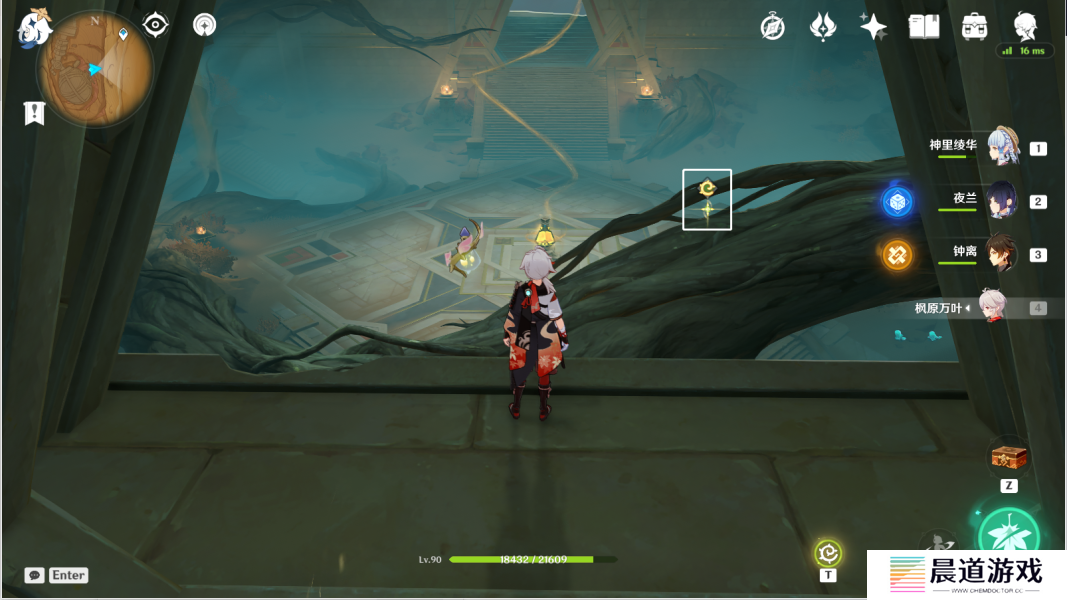Activate the eye-shaped elemental sight icon

(x=156, y=25)
